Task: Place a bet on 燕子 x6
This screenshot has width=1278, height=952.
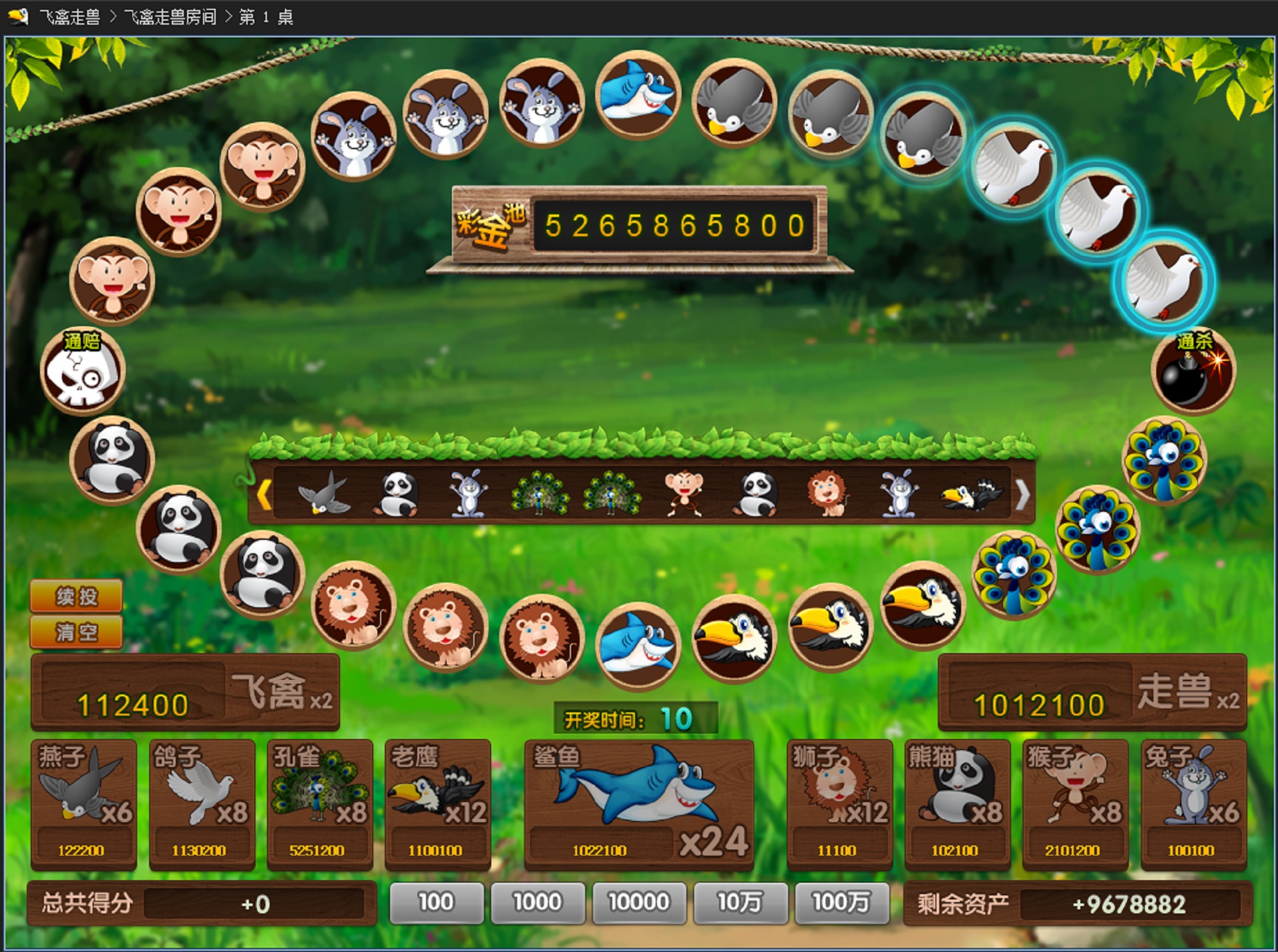Action: (84, 804)
